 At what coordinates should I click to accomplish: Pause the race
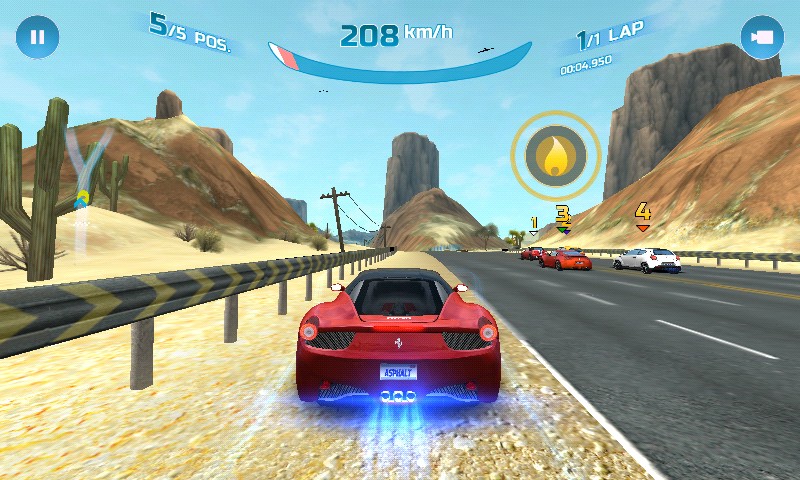(x=37, y=38)
